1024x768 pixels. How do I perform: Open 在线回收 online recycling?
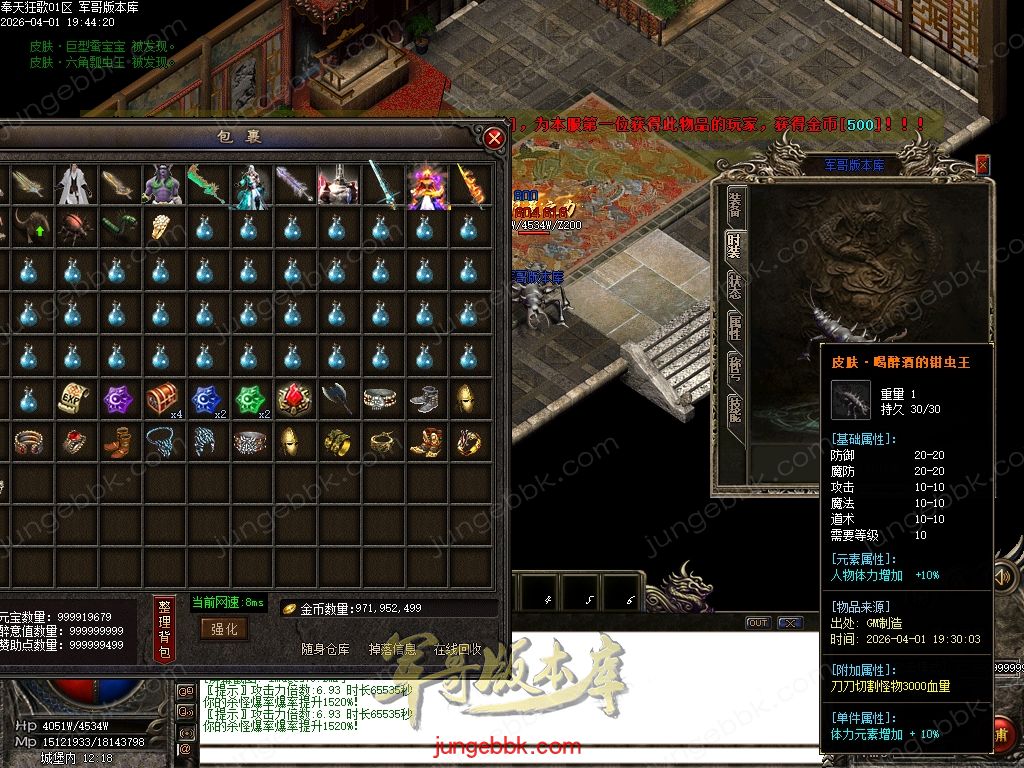point(457,649)
